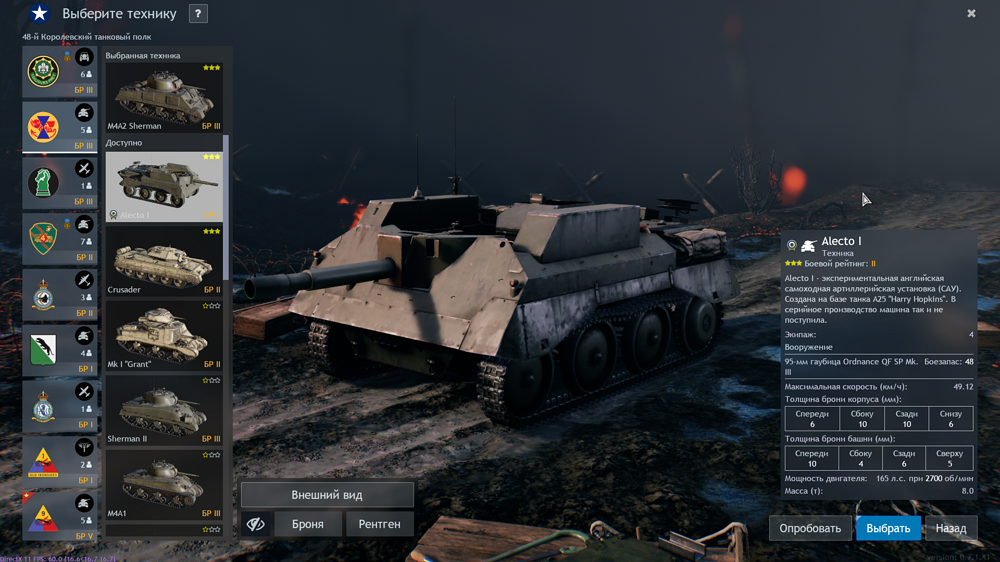Select the M4A2 Sherman vehicle card
Image resolution: width=1000 pixels, height=562 pixels.
pyautogui.click(x=164, y=97)
